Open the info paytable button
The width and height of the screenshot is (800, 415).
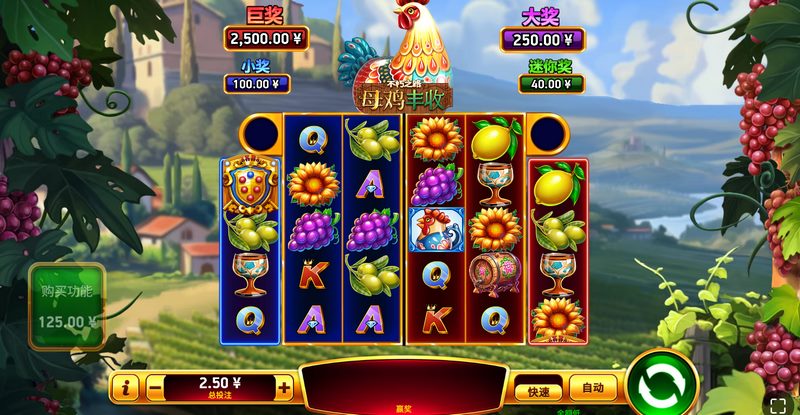click(x=124, y=387)
